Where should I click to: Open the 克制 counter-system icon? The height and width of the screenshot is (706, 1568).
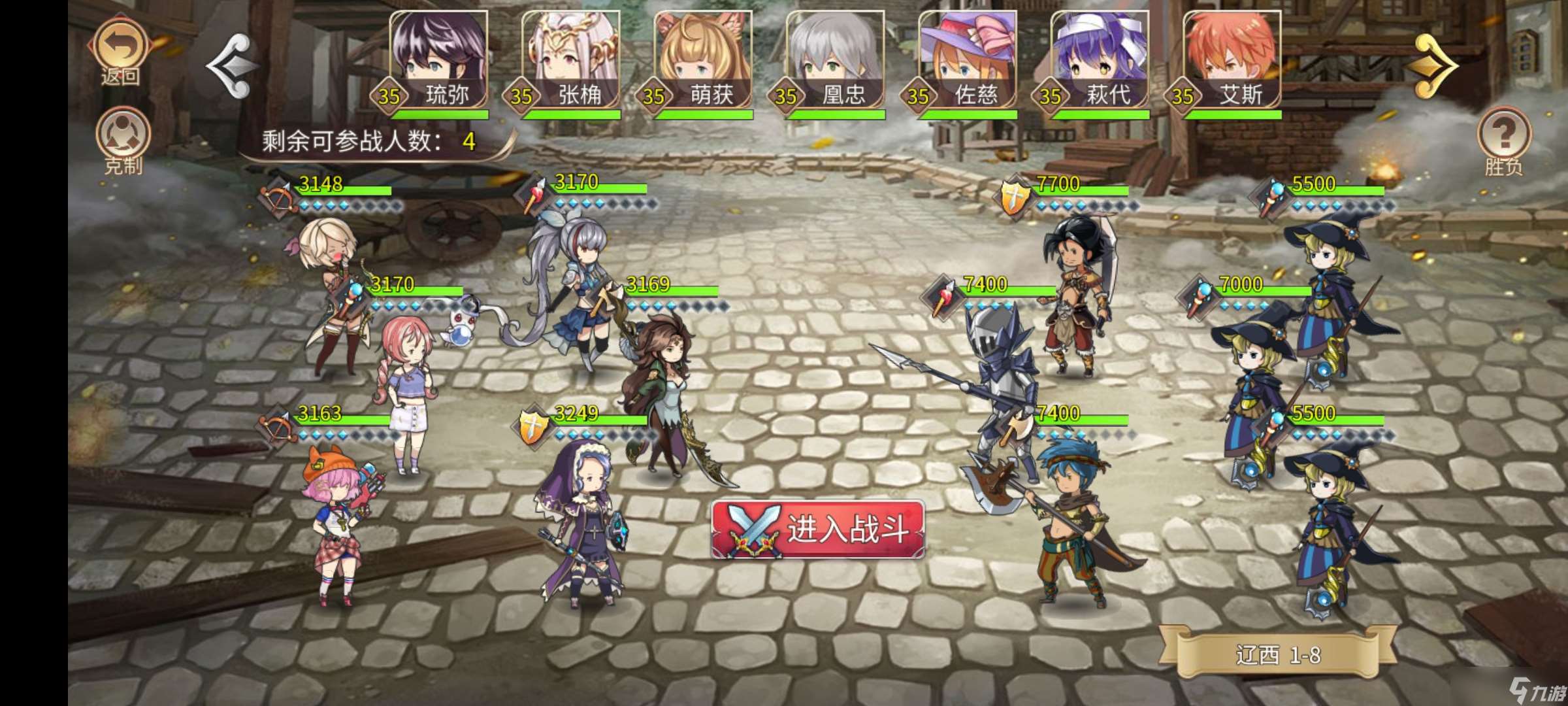click(124, 133)
